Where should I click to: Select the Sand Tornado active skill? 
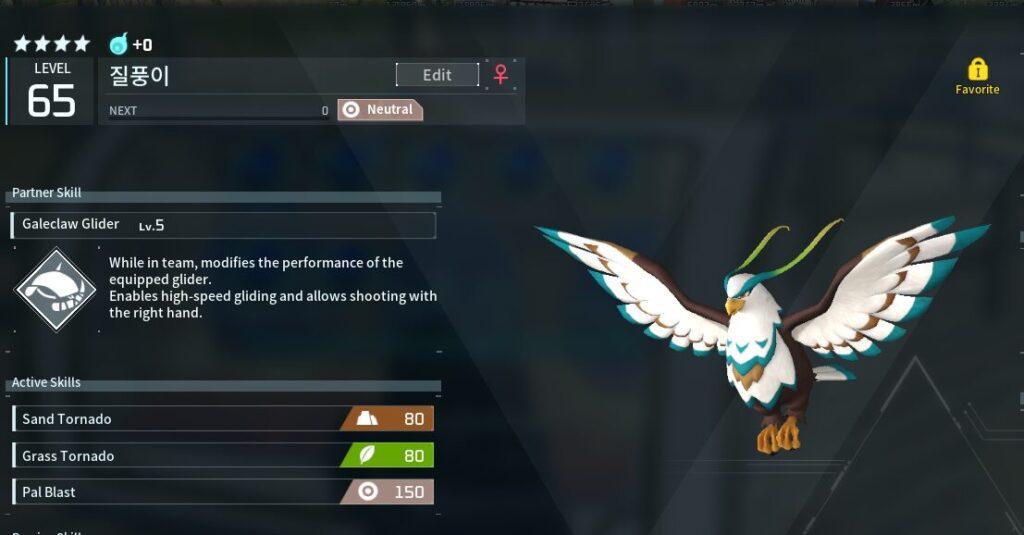tap(223, 419)
